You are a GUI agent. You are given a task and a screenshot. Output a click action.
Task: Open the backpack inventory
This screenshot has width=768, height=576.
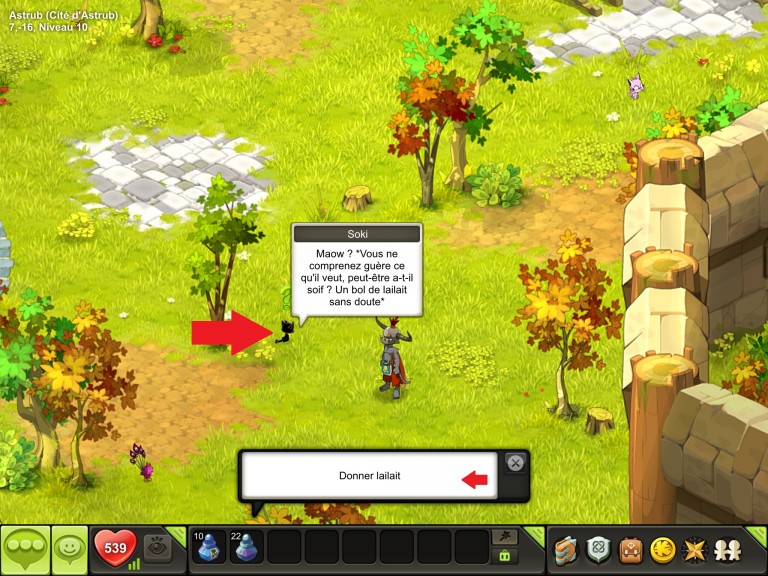(x=630, y=549)
